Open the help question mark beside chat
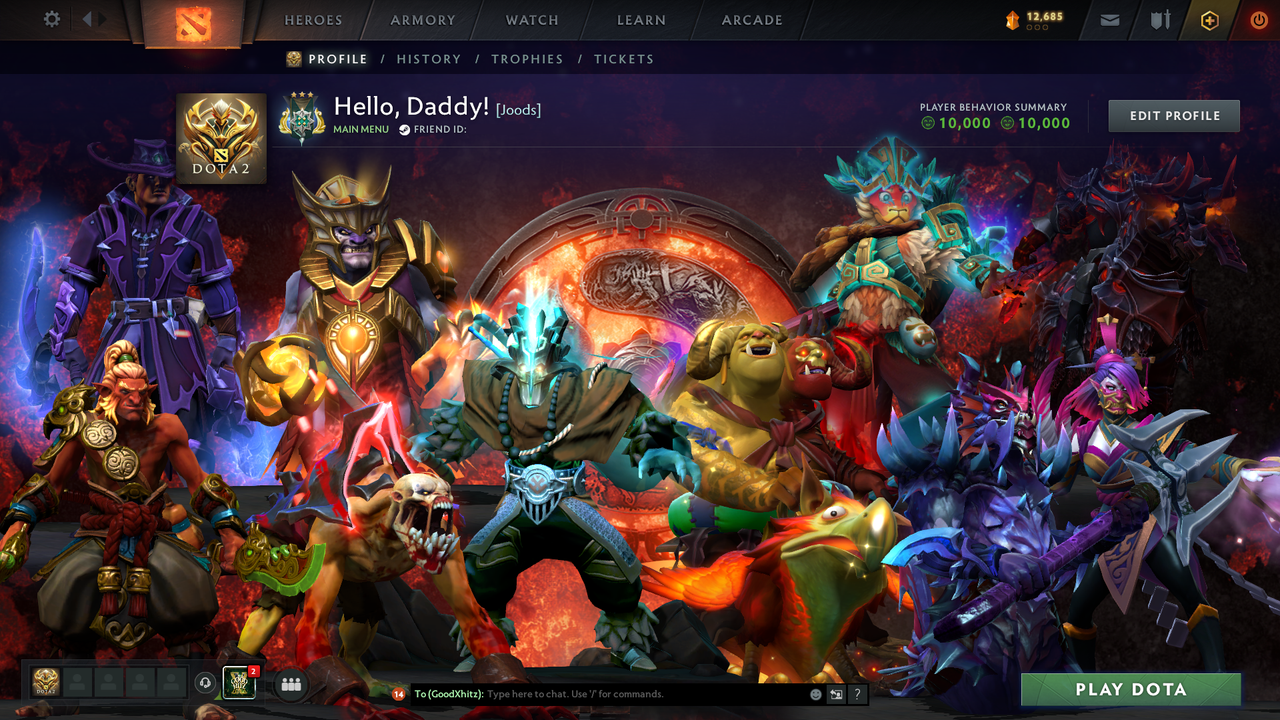 [x=857, y=693]
